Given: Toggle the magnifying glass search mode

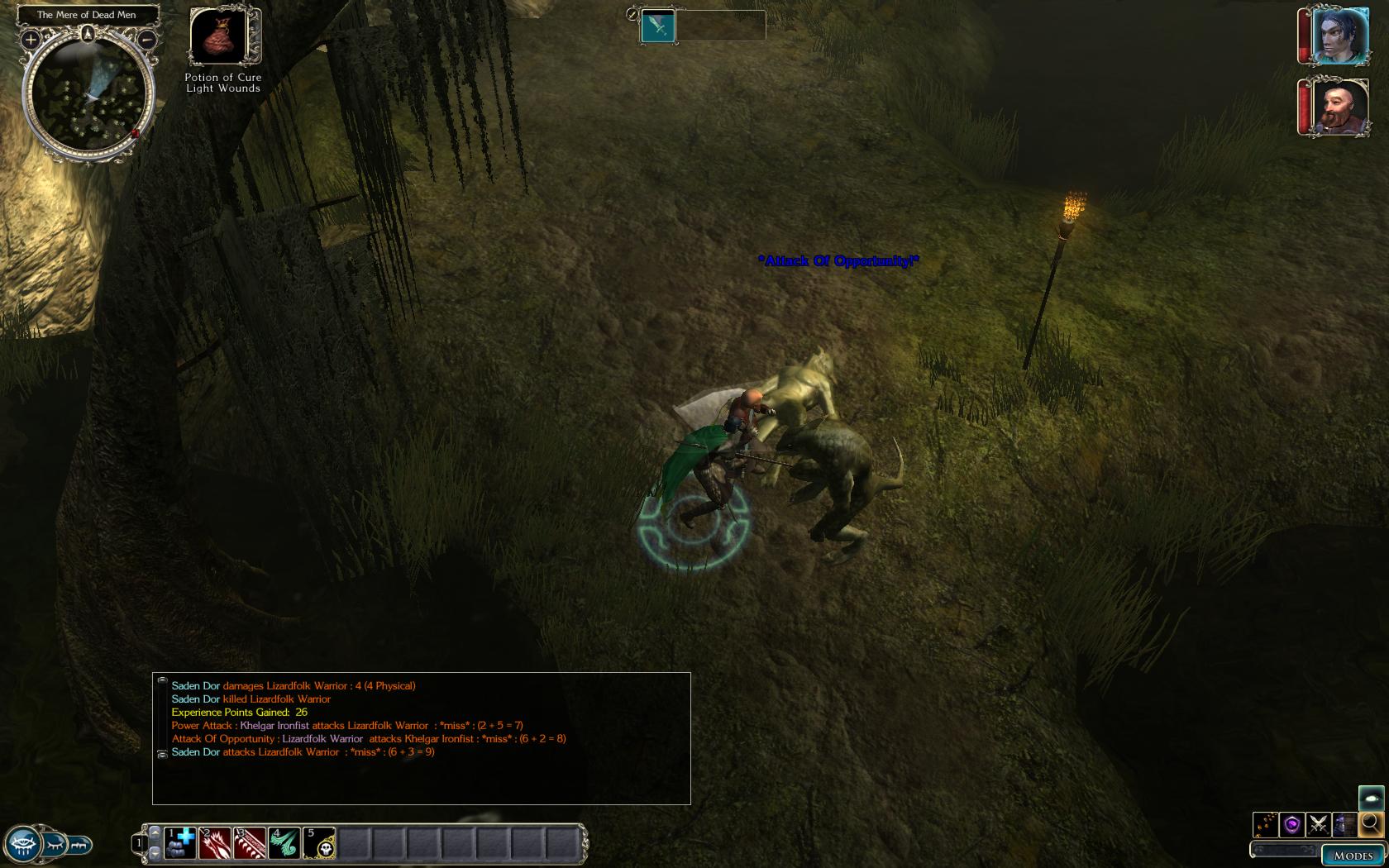Looking at the screenshot, I should [1371, 823].
